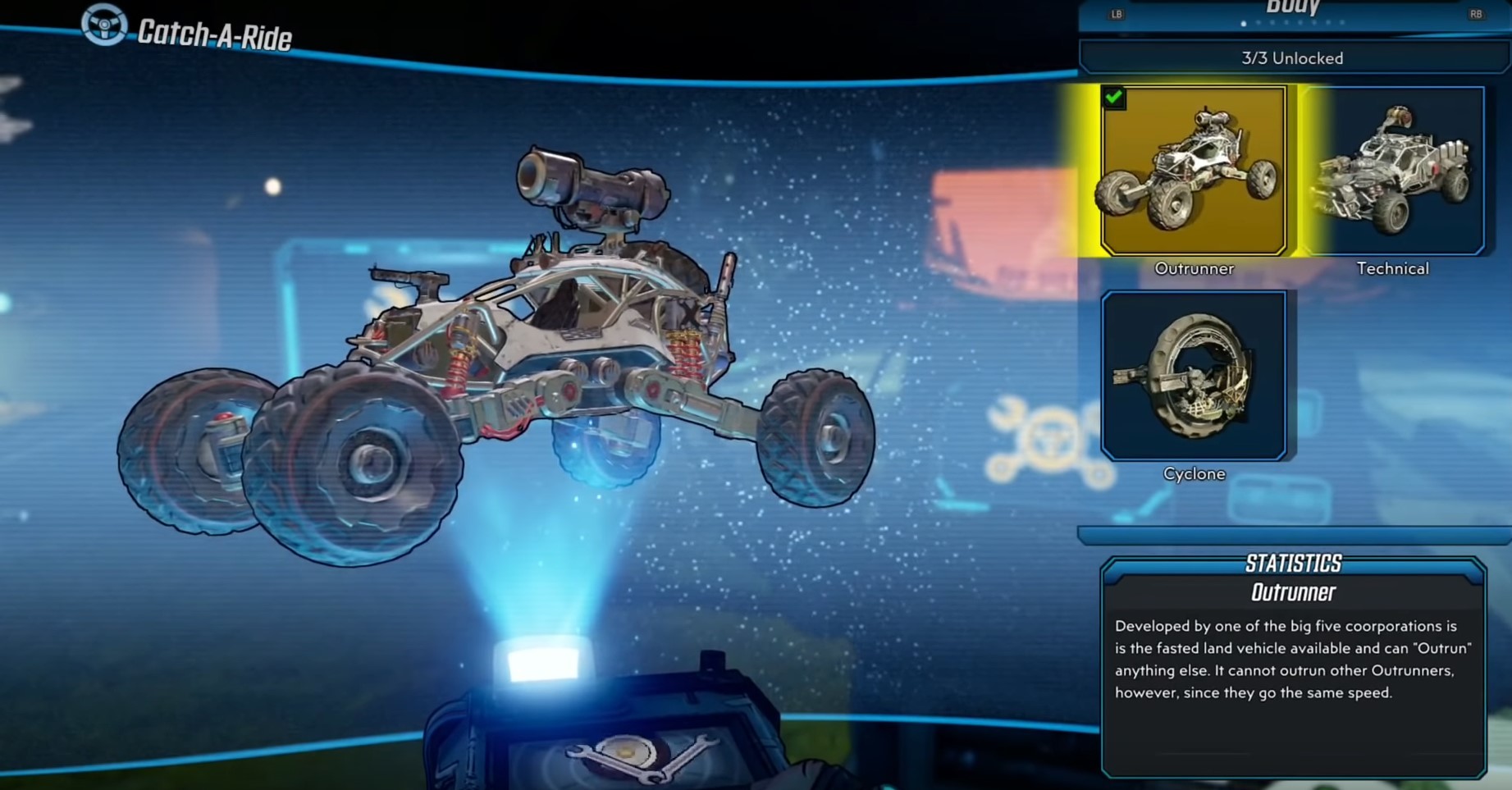Expand the Statistics panel header
1512x790 pixels.
(x=1292, y=563)
